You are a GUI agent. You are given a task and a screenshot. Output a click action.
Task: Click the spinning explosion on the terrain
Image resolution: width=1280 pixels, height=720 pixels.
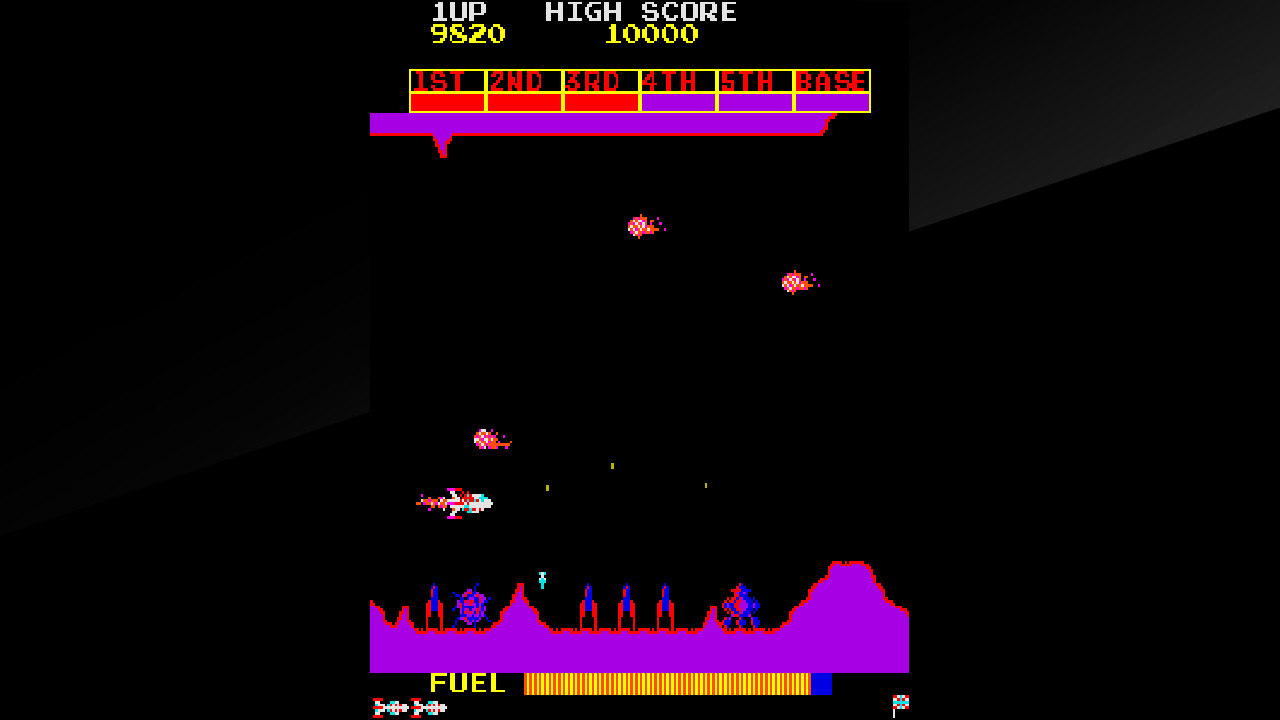coord(470,603)
